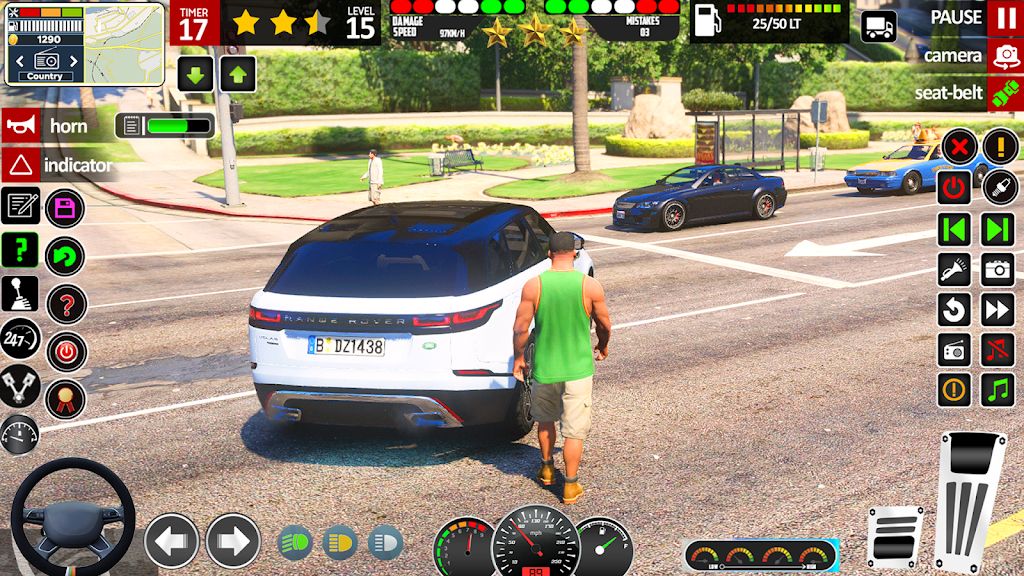Tap the green down arrow button
1024x576 pixels.
(195, 74)
